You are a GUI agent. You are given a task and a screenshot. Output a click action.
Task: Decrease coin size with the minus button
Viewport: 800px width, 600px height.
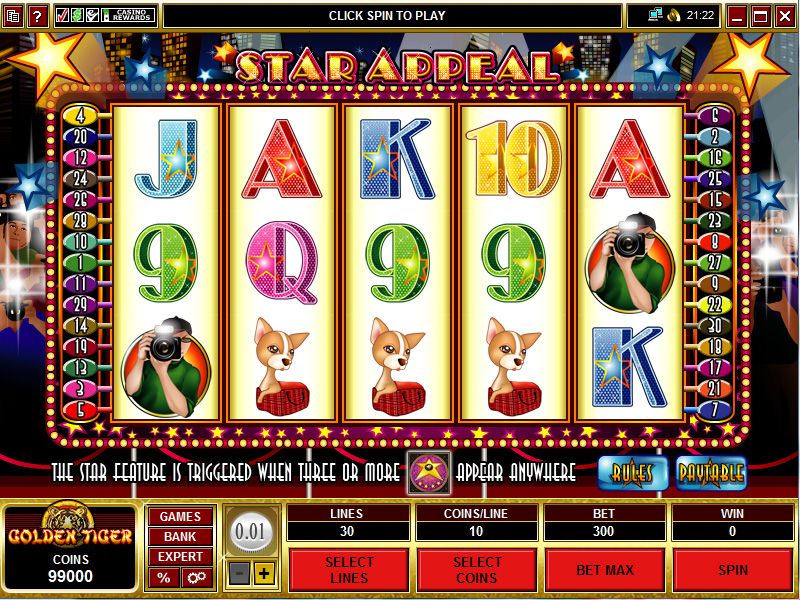240,573
